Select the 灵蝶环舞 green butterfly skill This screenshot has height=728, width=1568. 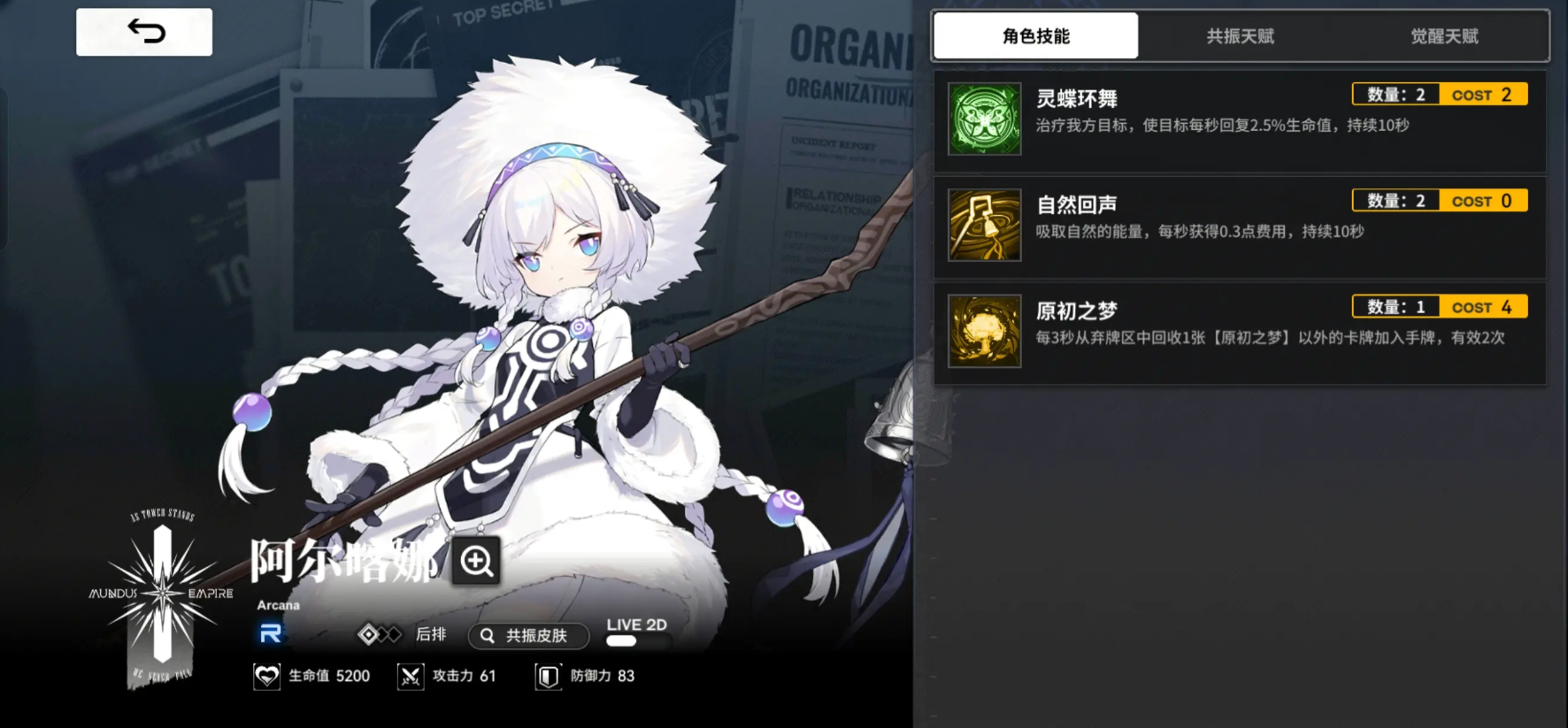tap(985, 119)
